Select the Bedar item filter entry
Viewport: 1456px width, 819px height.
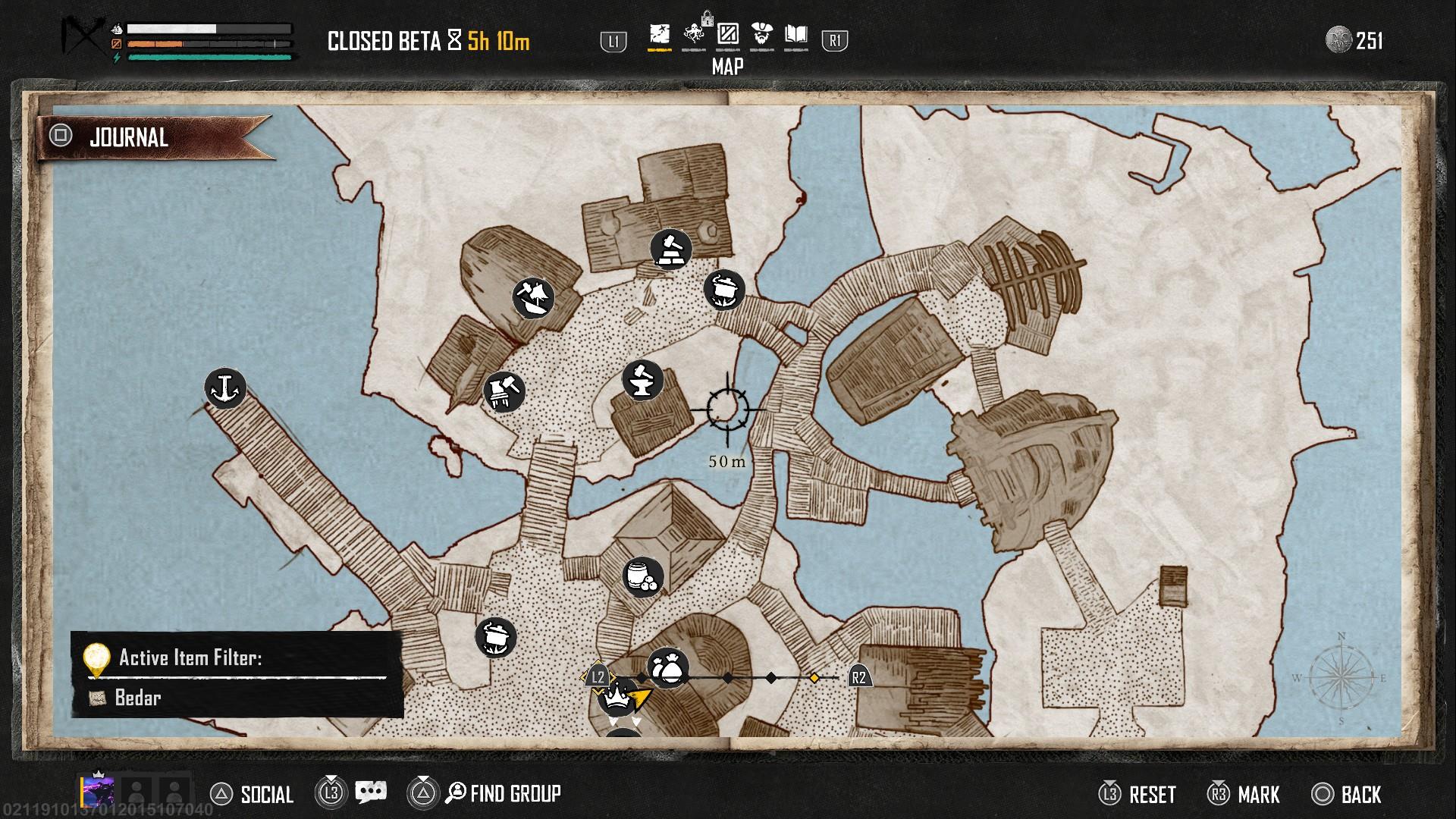(137, 698)
